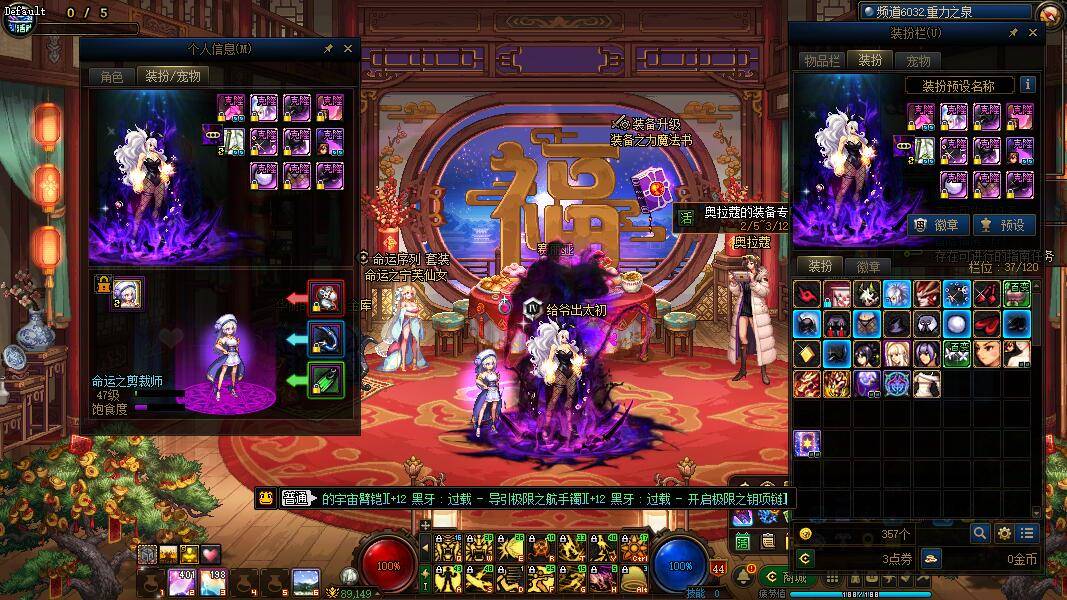
Task: Click the pet equipment slot with red border
Action: 326,297
